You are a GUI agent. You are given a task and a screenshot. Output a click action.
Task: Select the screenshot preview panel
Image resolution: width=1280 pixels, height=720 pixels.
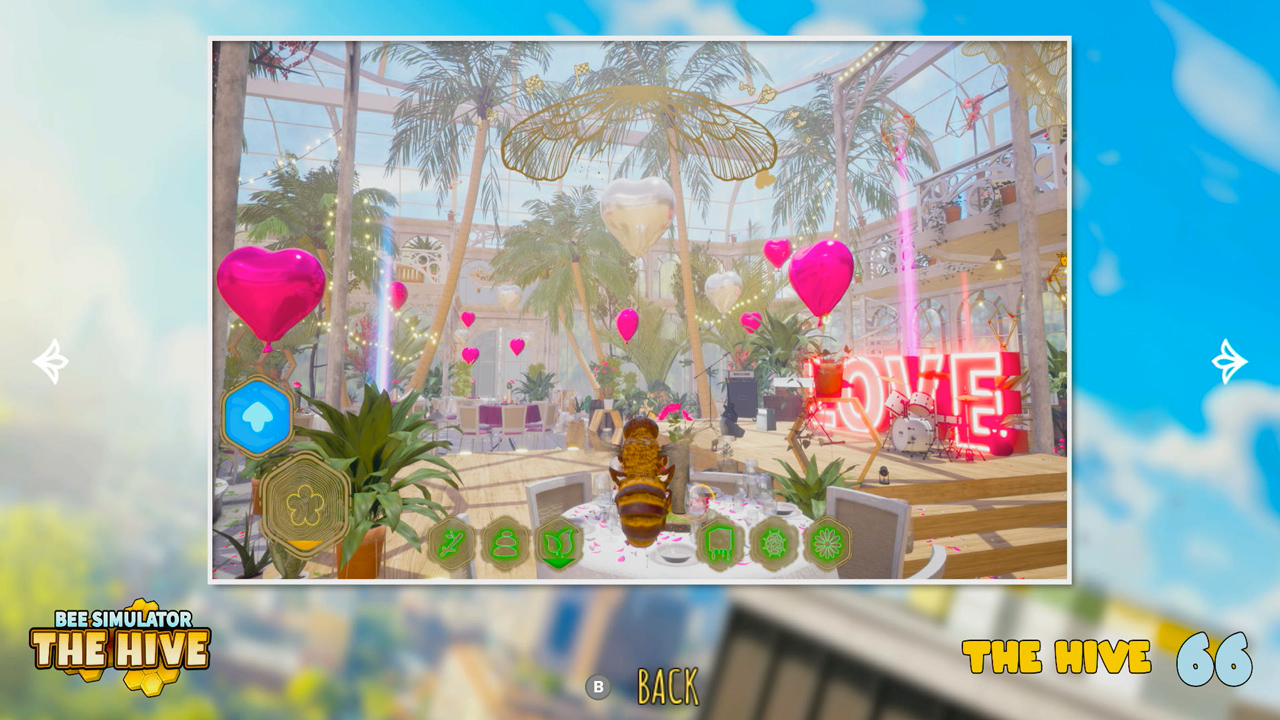[640, 307]
